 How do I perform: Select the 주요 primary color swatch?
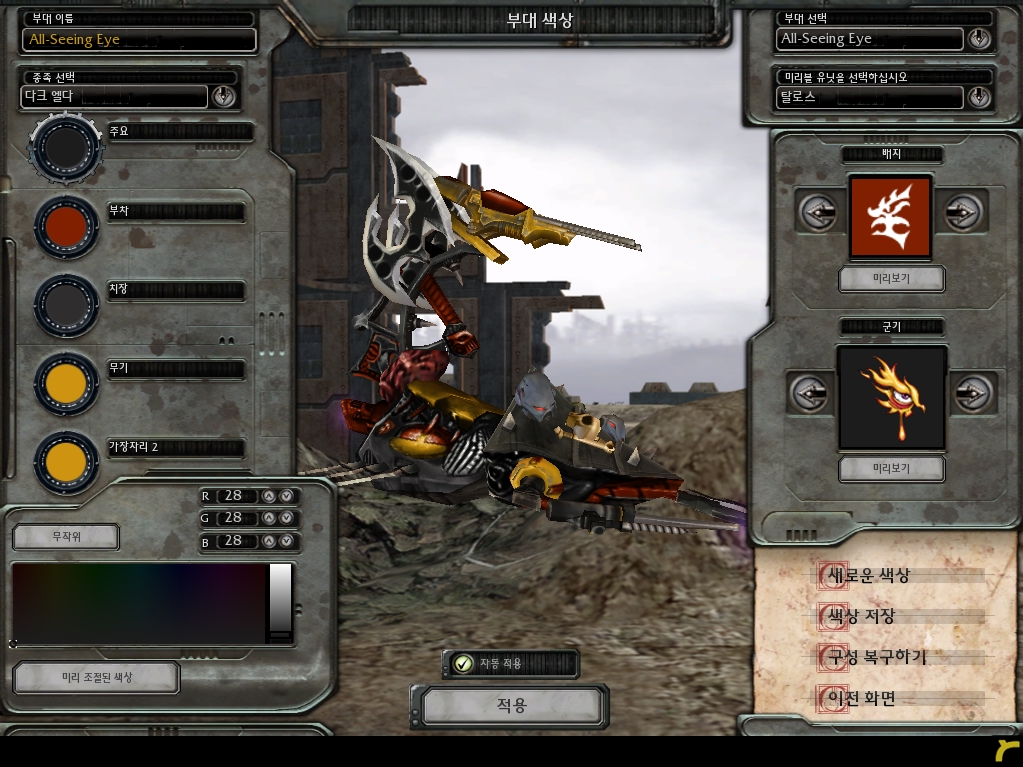[x=66, y=147]
